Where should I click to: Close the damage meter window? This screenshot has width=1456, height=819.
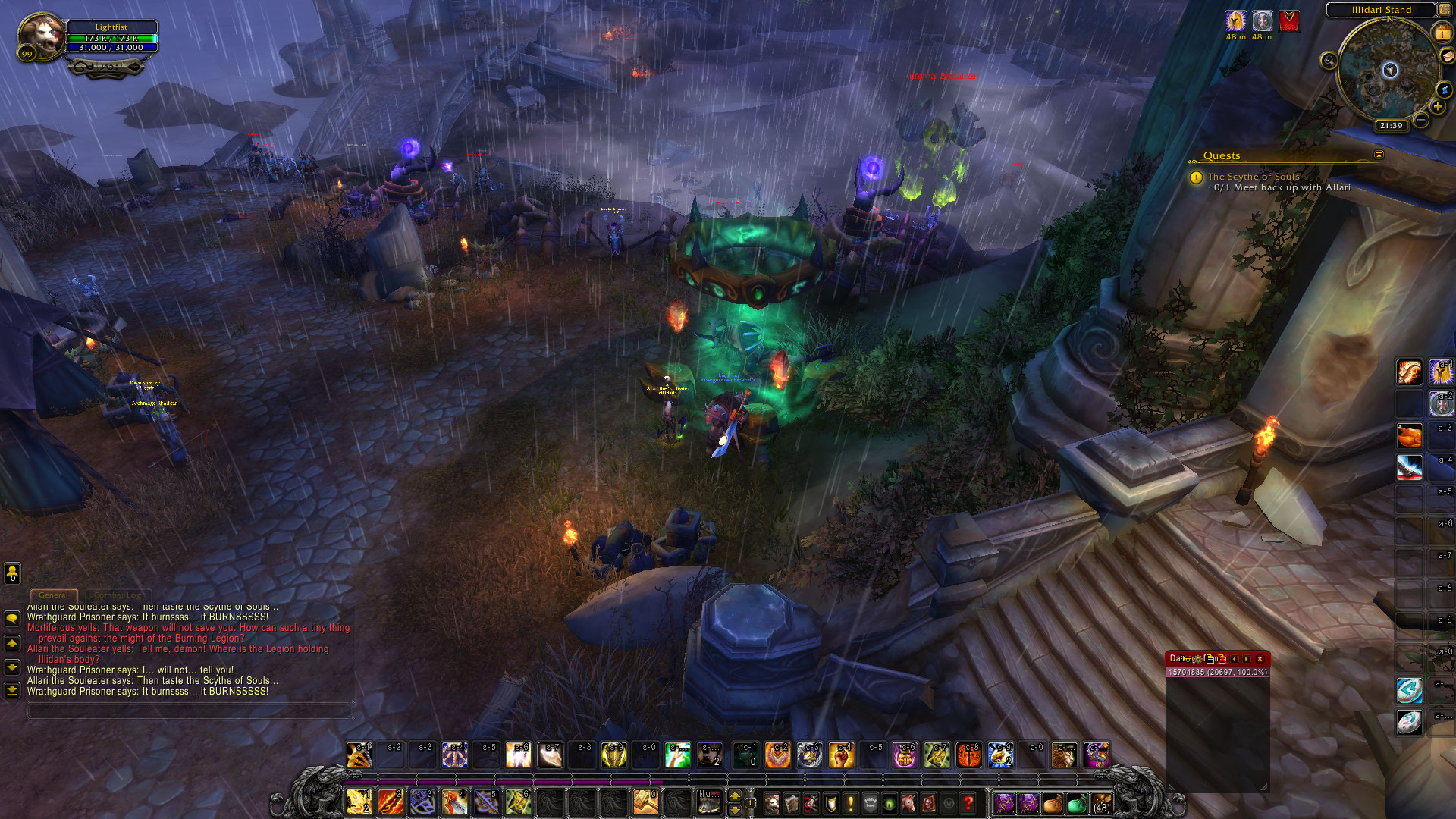point(1260,659)
